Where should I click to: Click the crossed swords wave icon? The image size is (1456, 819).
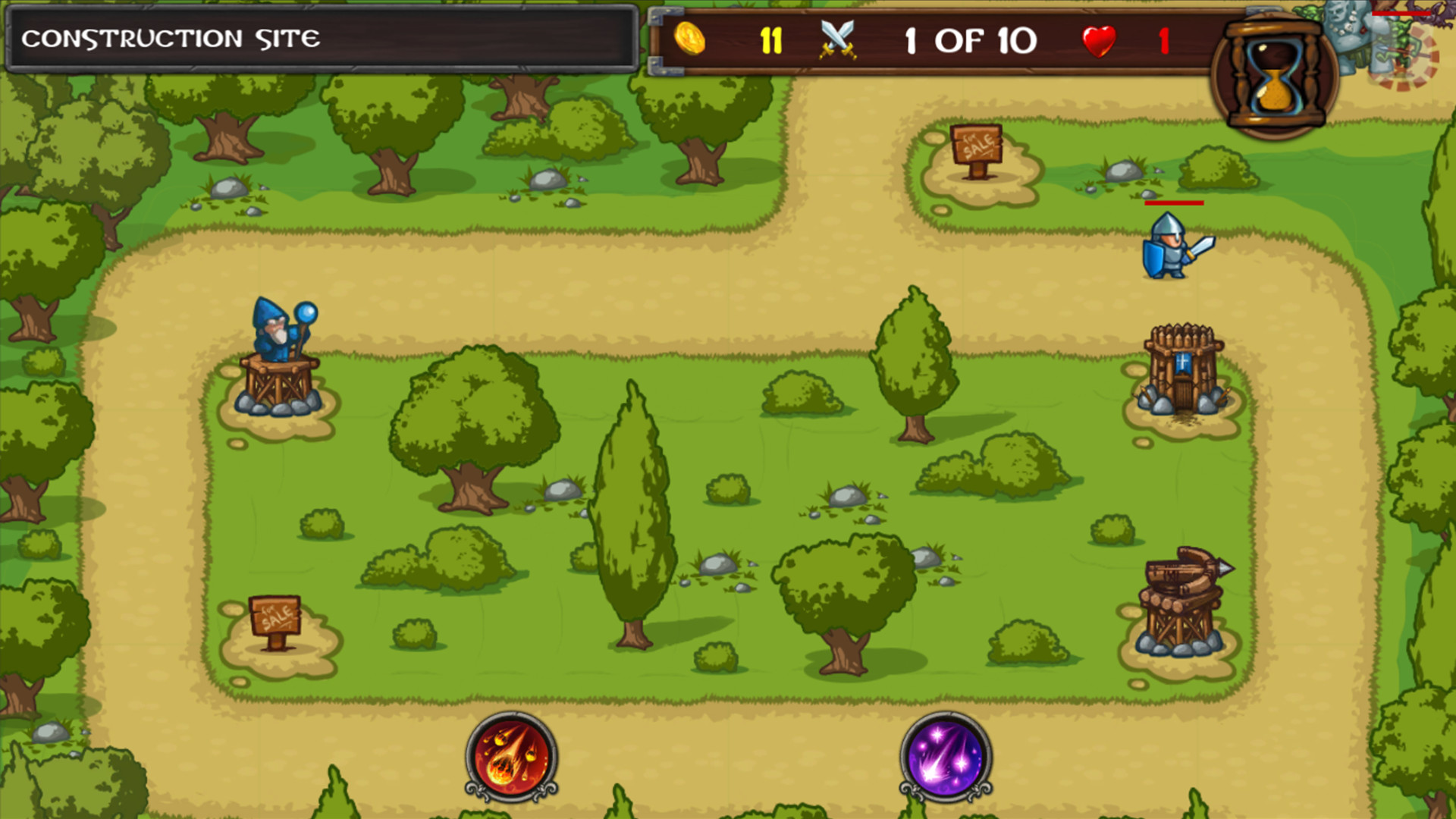pos(839,39)
